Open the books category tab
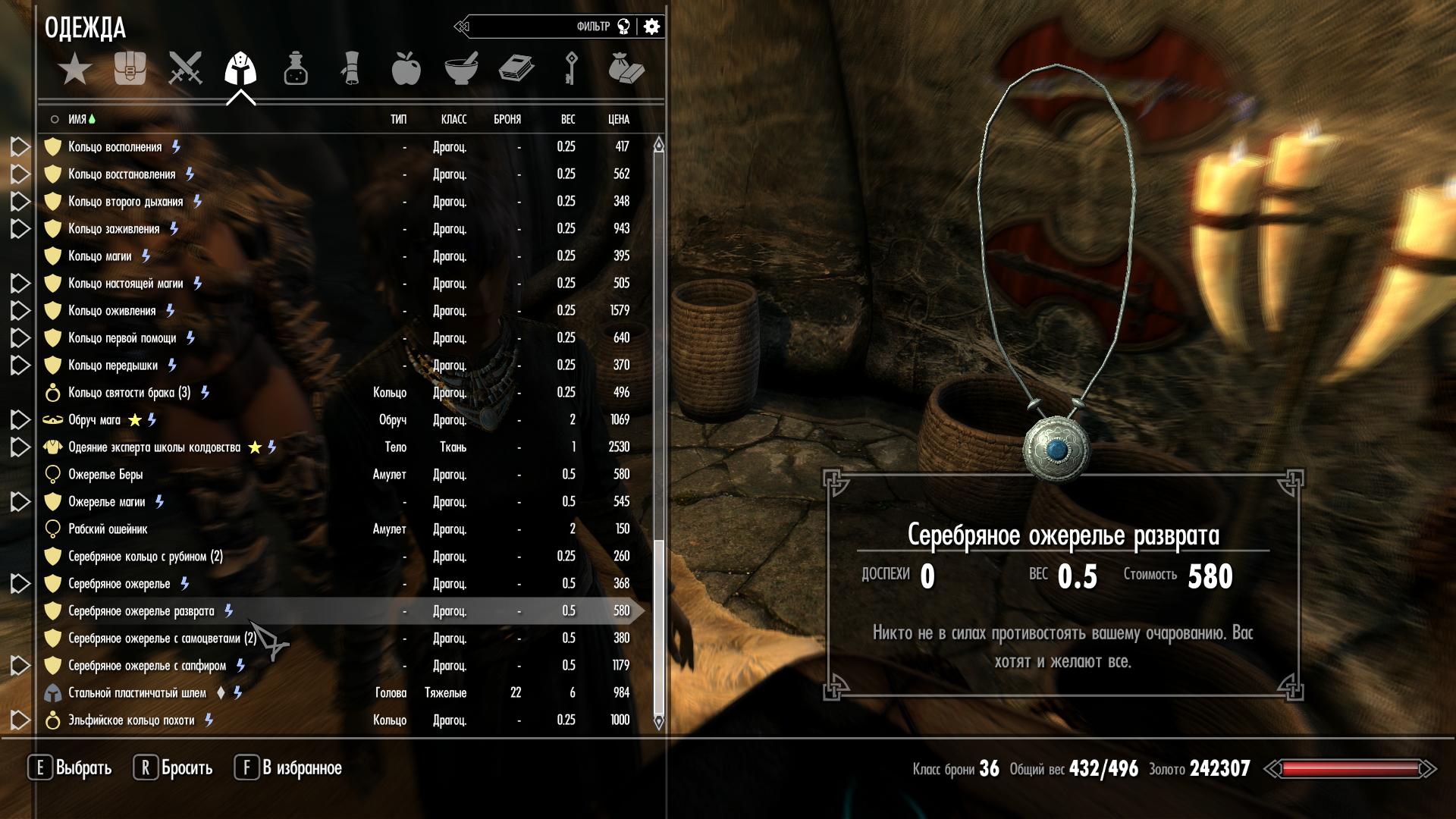Image resolution: width=1456 pixels, height=819 pixels. pos(516,68)
